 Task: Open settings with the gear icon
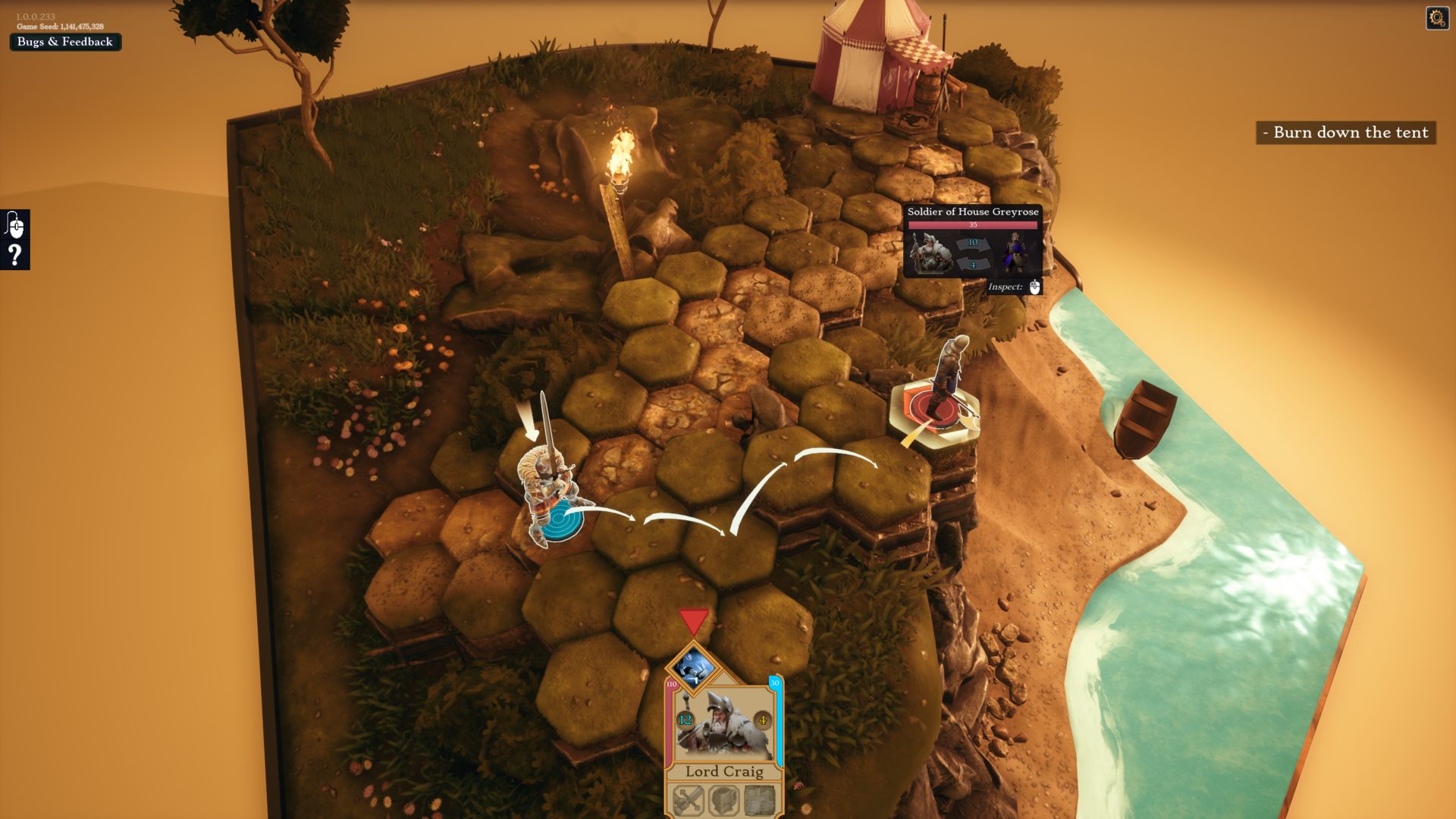point(1437,17)
